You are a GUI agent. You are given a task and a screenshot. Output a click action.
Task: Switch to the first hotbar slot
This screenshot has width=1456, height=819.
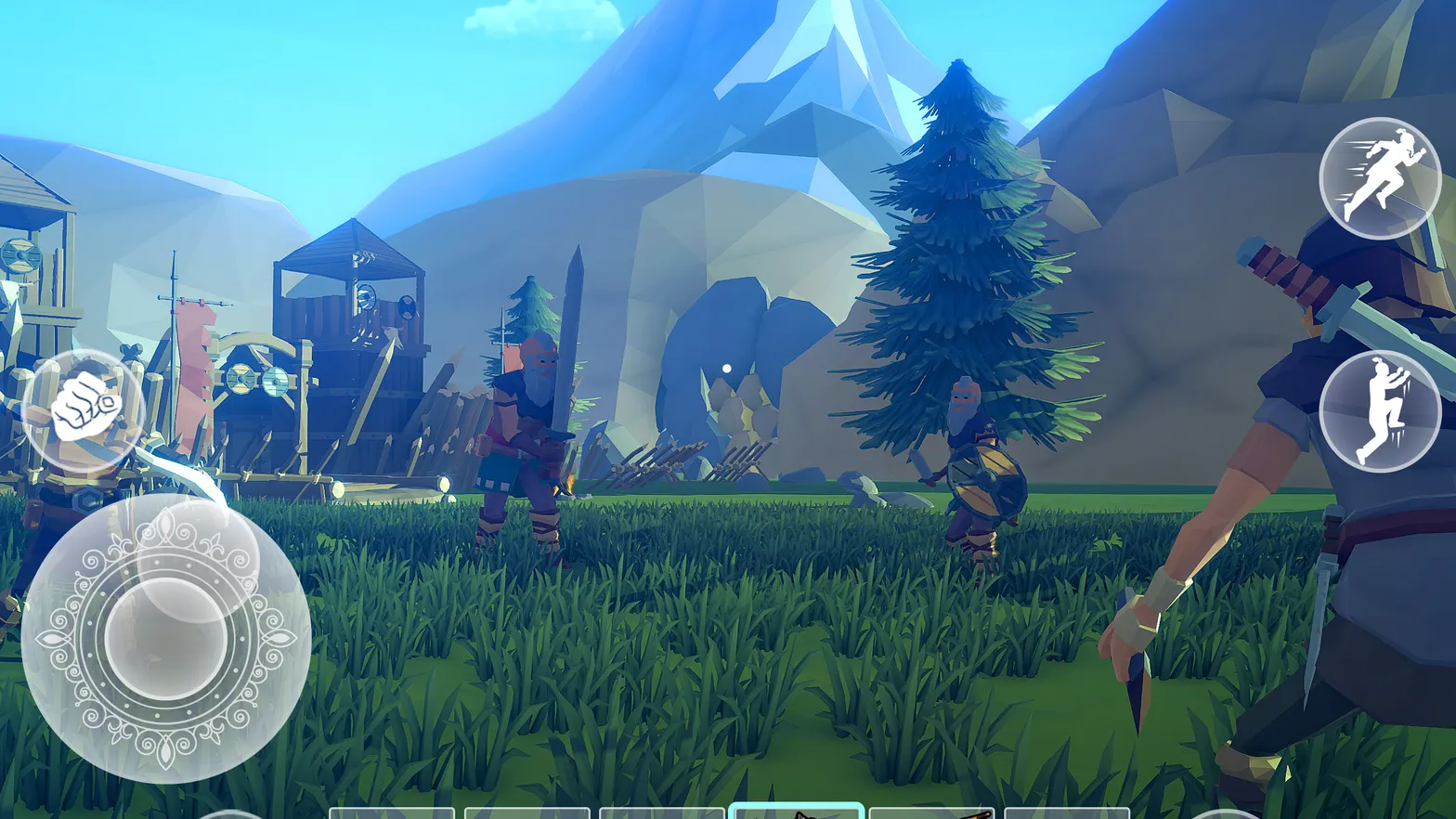pos(390,812)
